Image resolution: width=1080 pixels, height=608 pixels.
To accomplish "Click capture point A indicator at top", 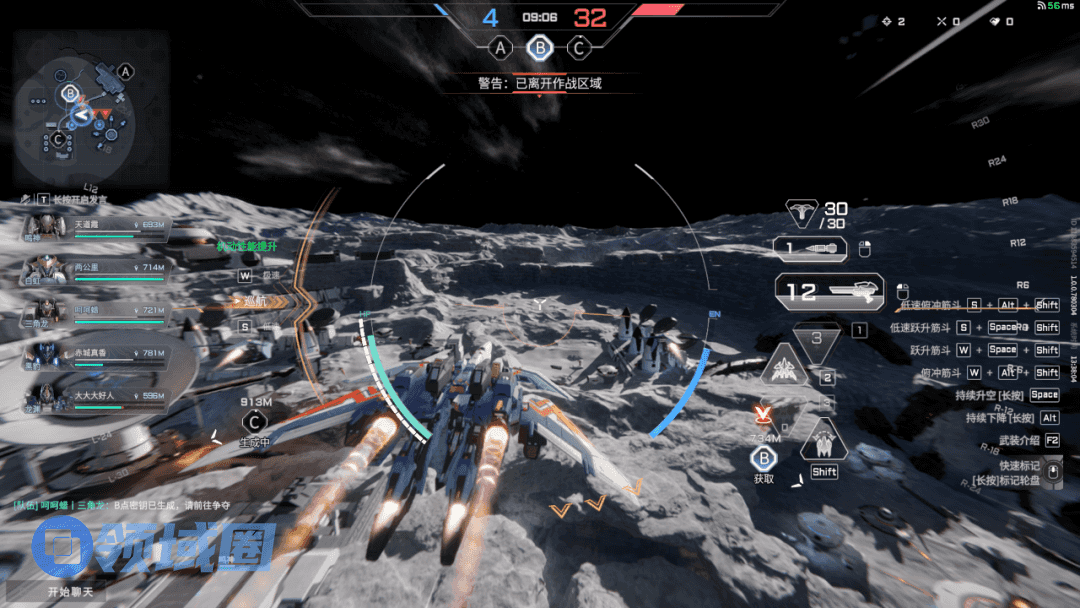I will pos(500,47).
